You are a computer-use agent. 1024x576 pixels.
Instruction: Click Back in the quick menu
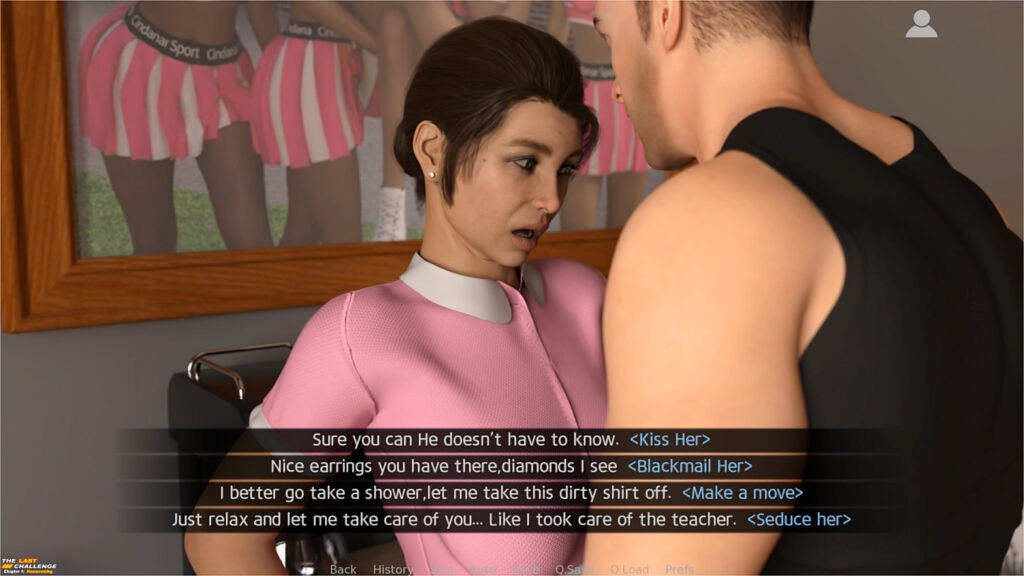(343, 569)
